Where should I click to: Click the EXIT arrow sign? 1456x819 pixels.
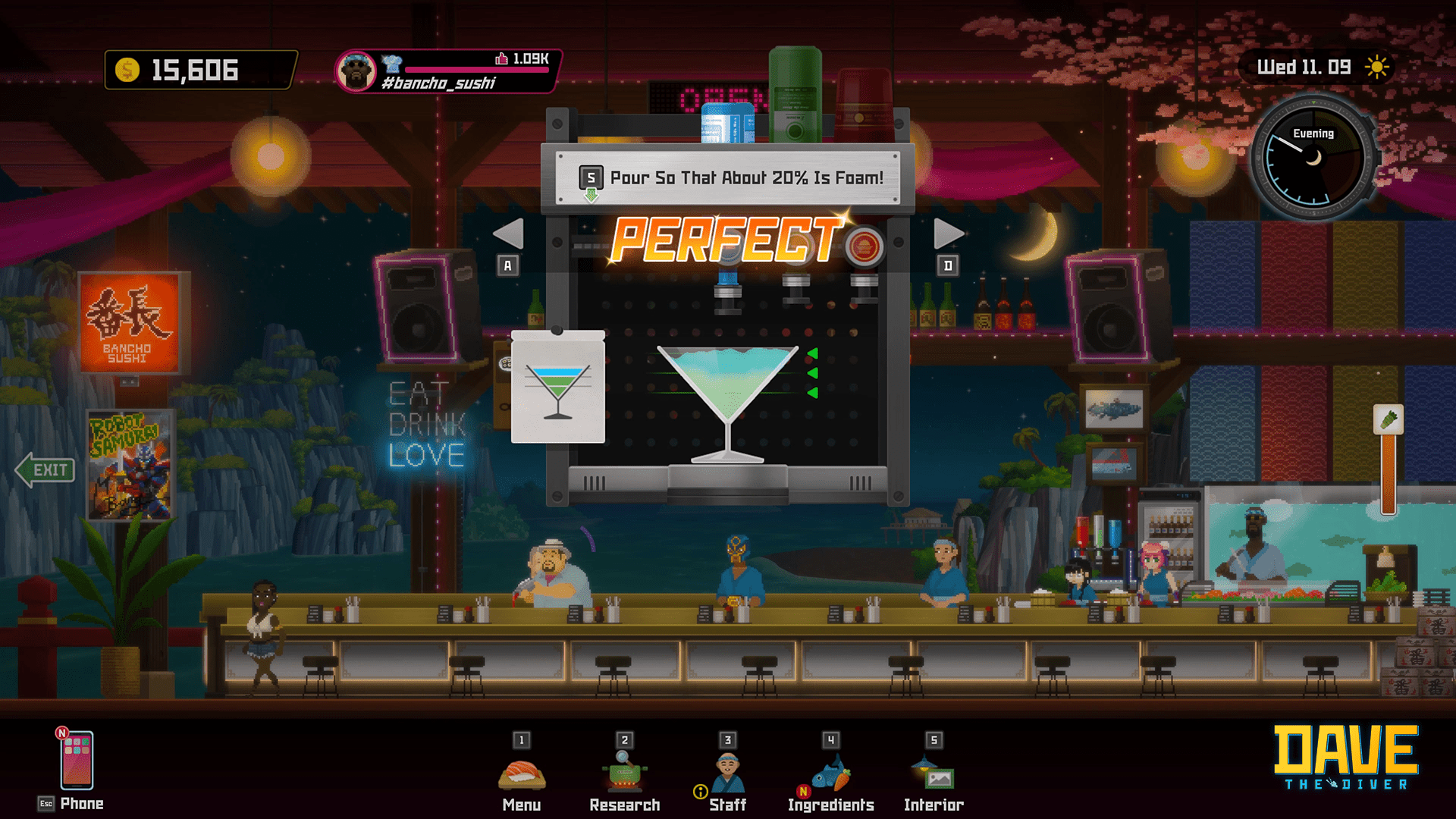click(45, 470)
